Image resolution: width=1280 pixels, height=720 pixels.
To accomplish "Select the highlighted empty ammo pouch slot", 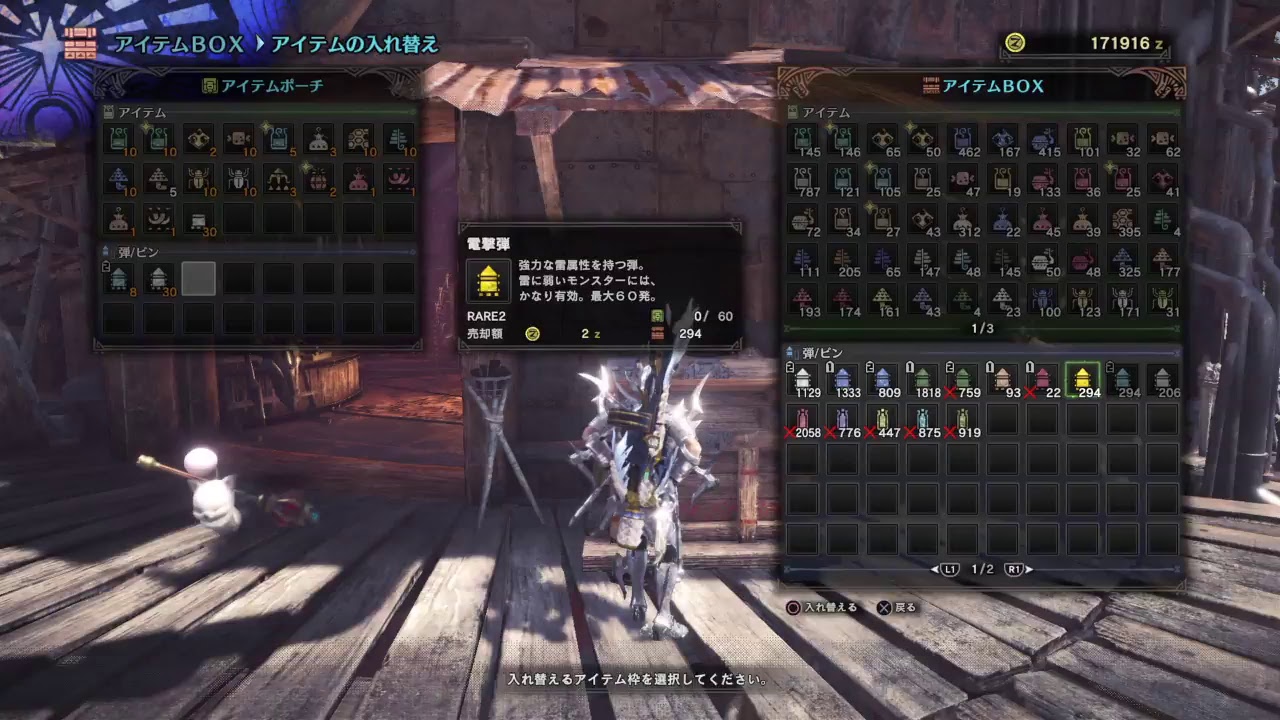I will 198,279.
